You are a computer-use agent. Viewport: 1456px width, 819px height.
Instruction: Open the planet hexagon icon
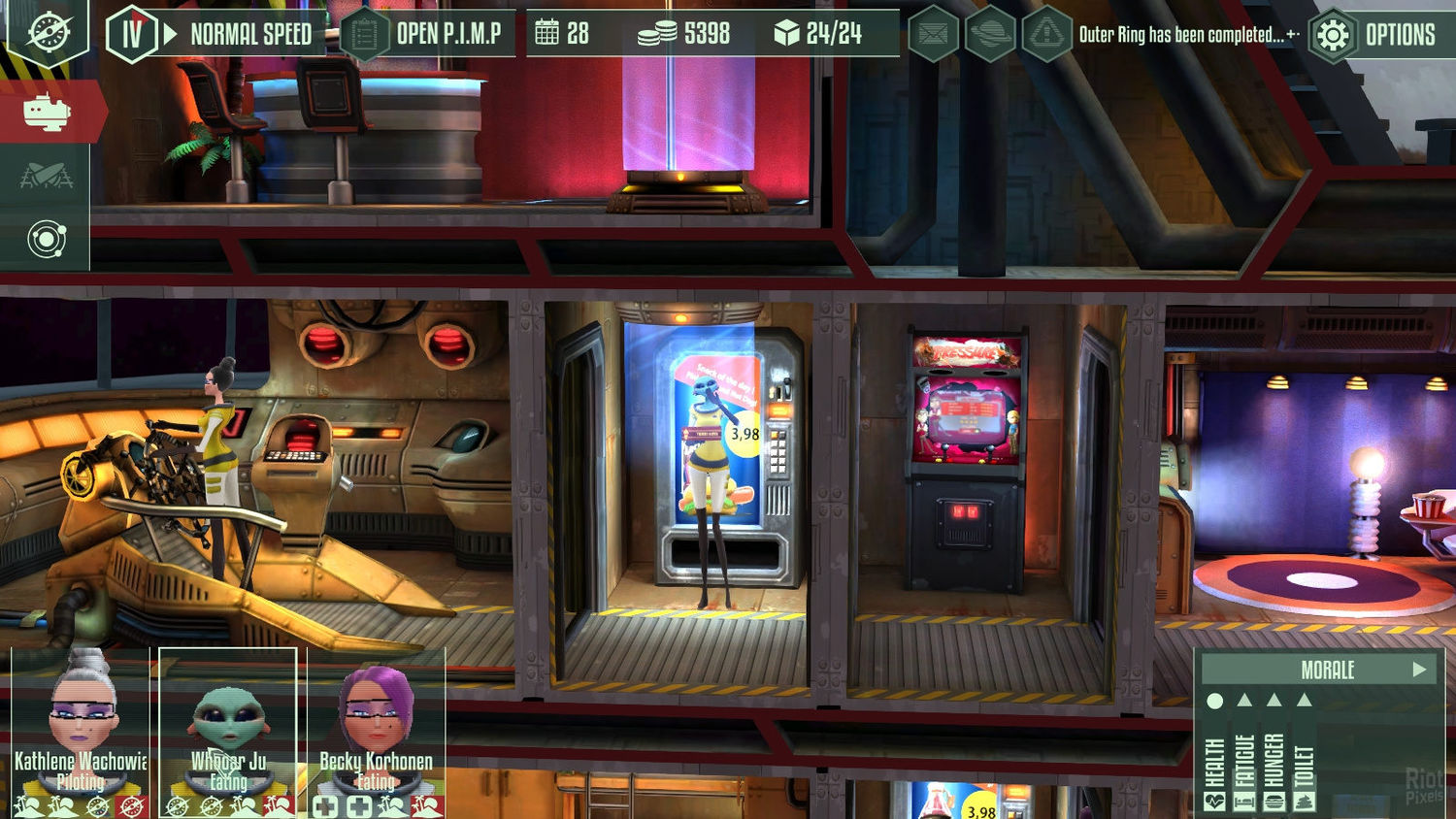click(989, 36)
